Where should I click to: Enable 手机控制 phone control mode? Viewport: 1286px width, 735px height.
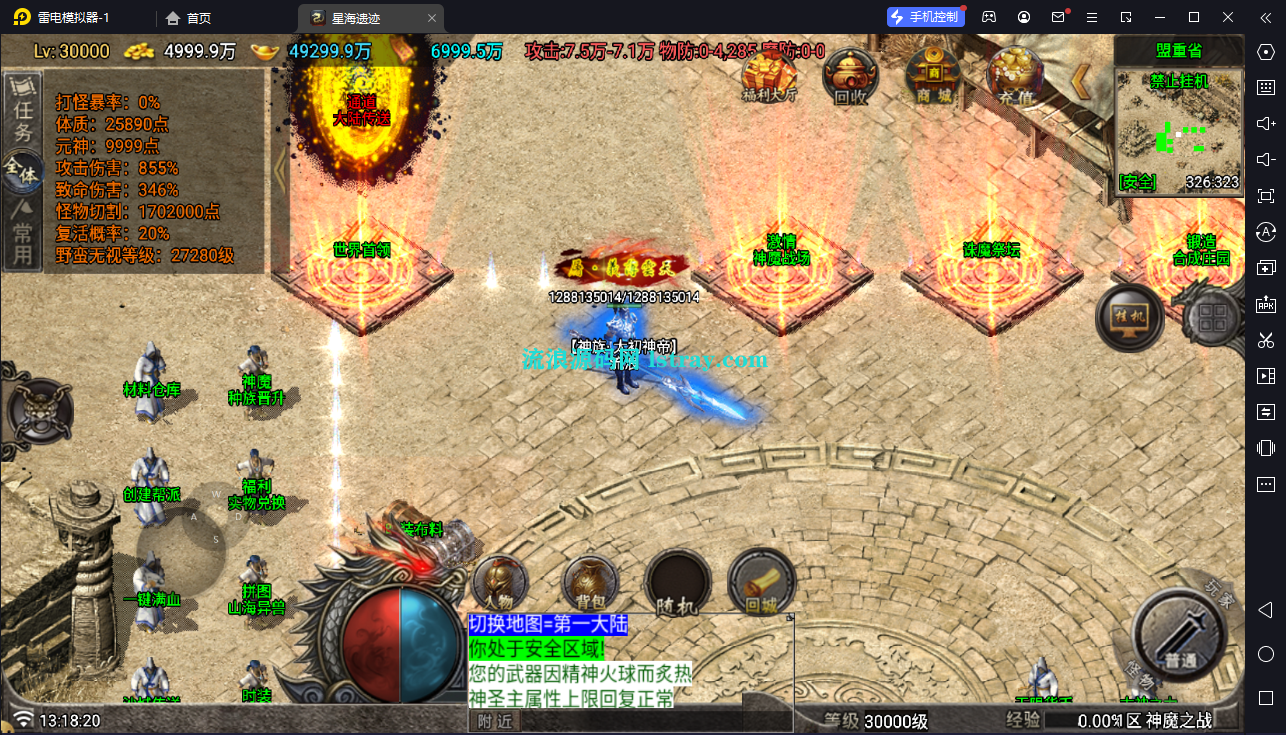[x=924, y=16]
